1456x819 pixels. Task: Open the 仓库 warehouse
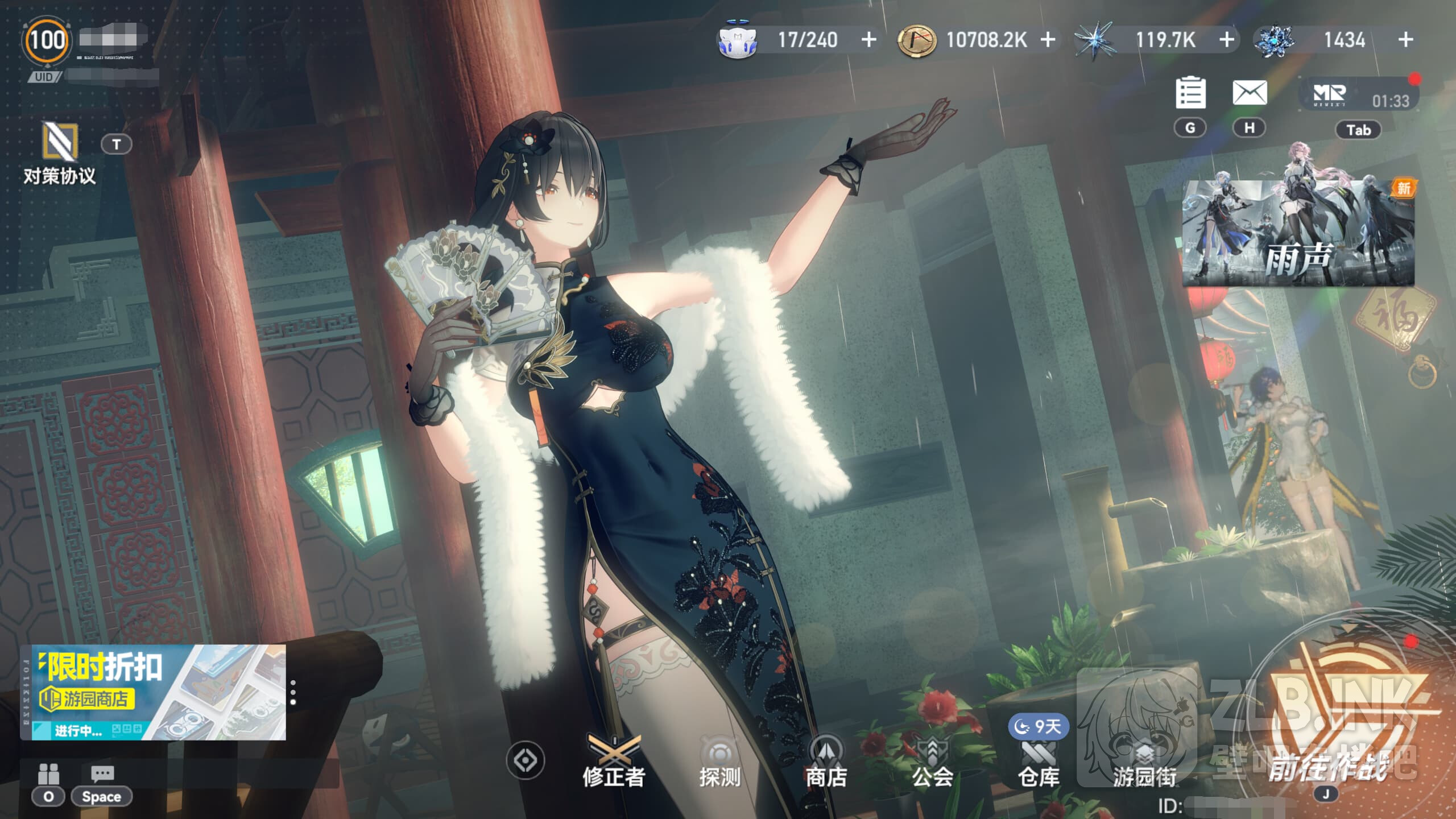click(x=1039, y=761)
